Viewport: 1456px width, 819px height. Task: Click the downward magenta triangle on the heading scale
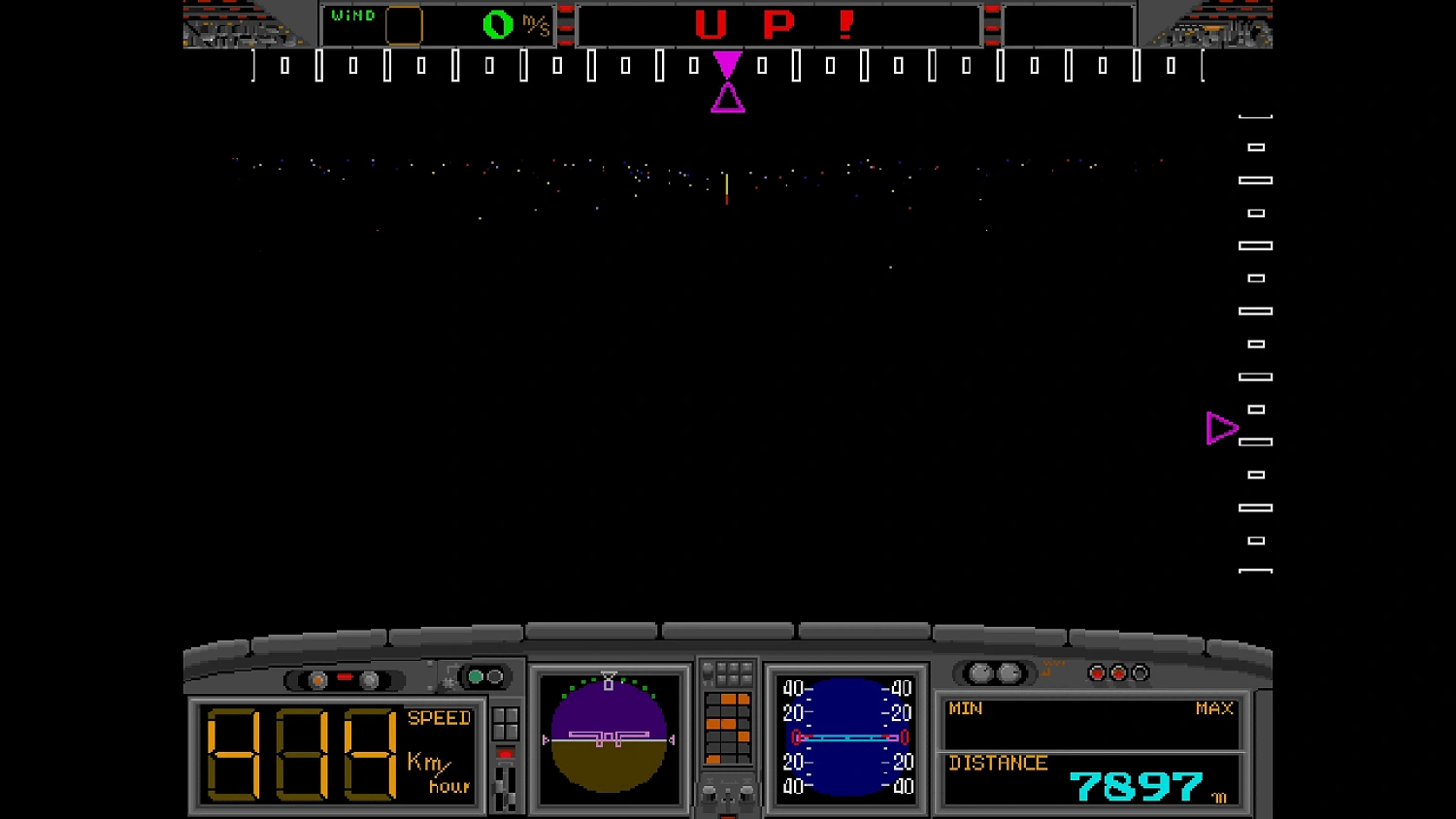(727, 66)
